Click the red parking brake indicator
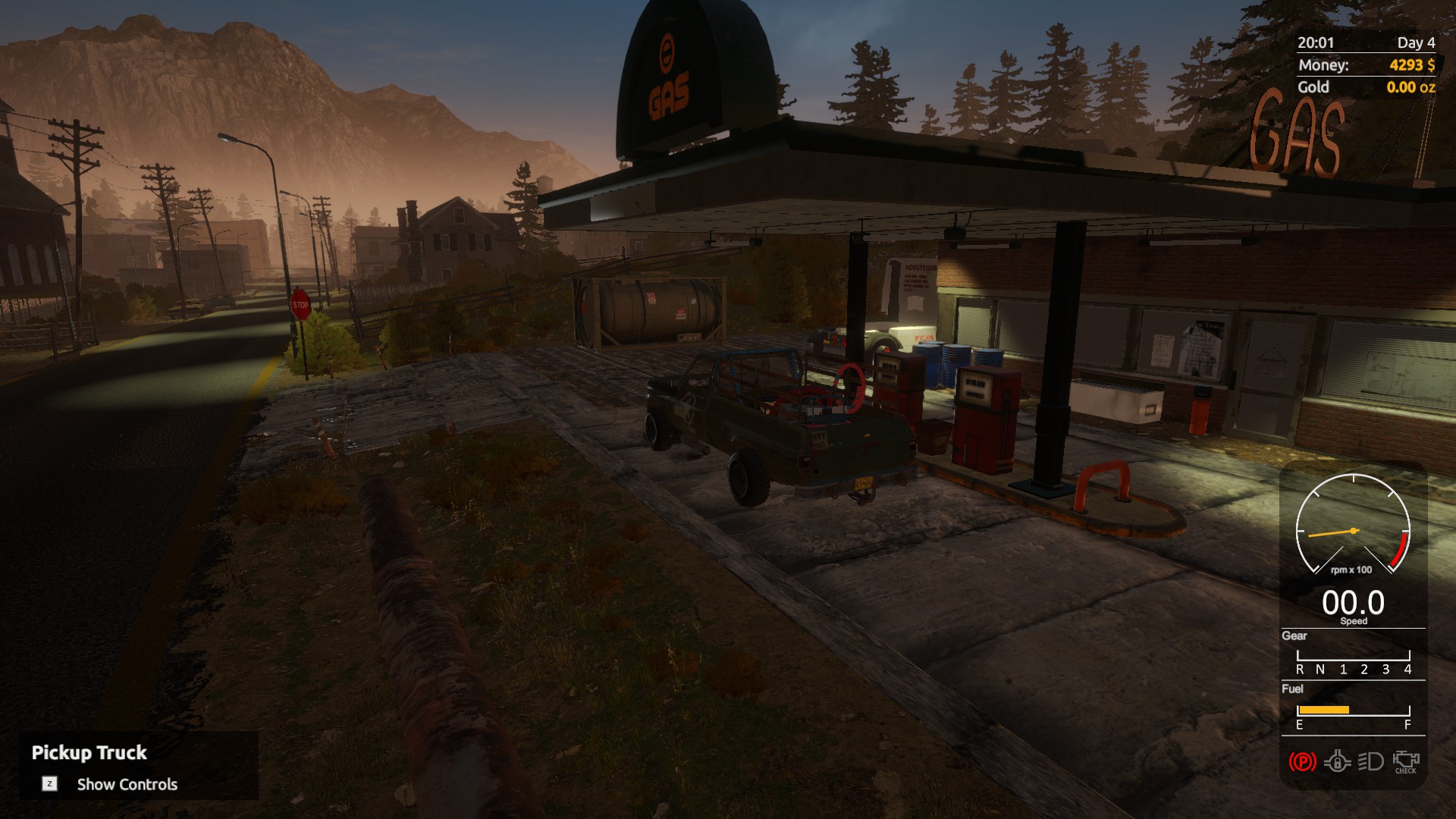The height and width of the screenshot is (819, 1456). coord(1302,761)
